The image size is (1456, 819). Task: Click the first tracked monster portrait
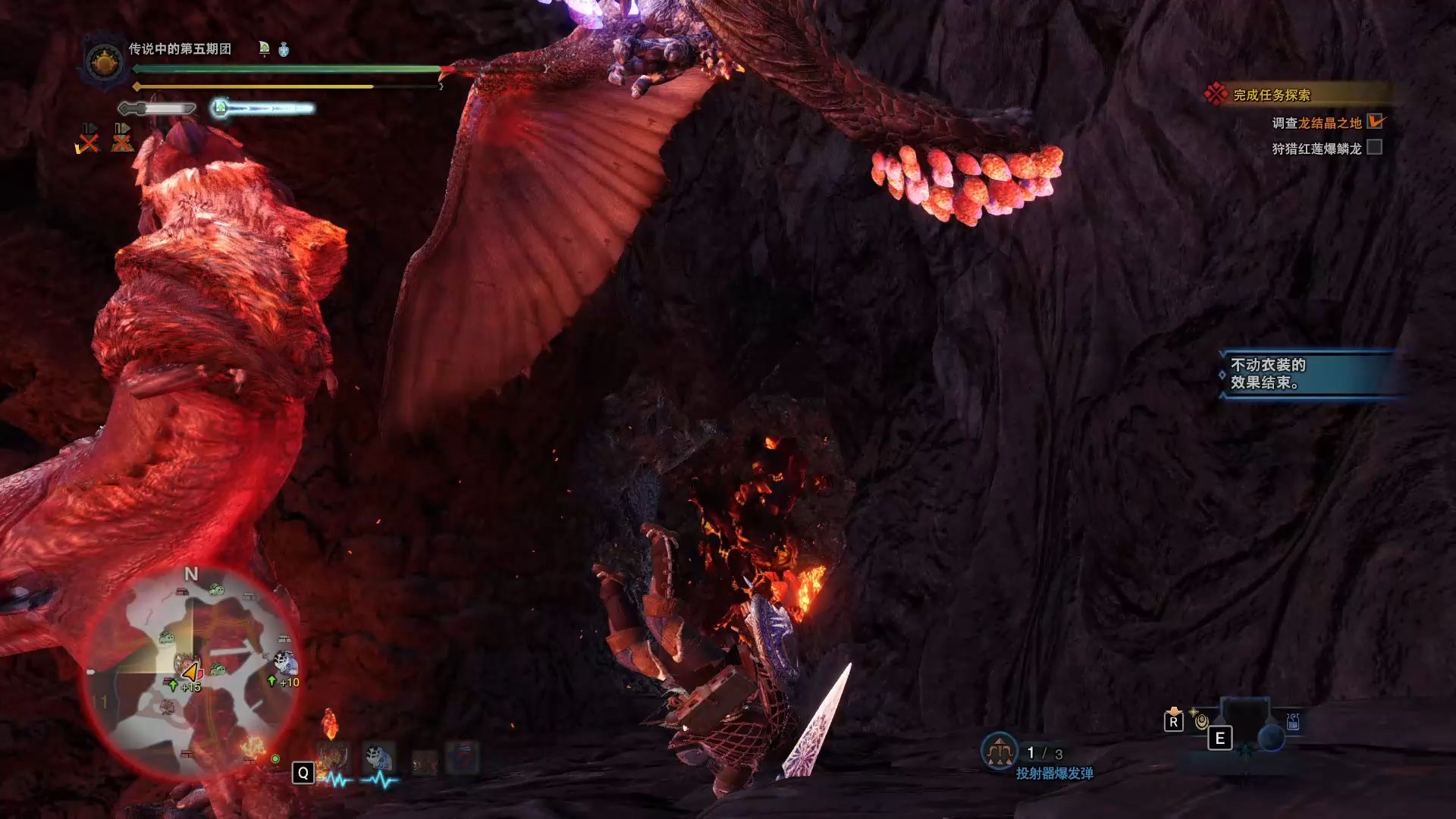click(333, 758)
